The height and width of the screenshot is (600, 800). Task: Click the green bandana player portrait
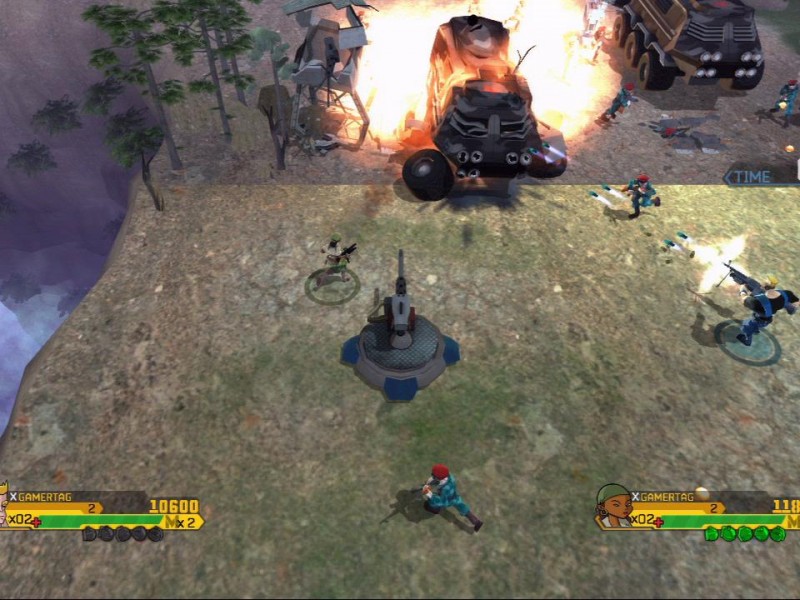[x=613, y=504]
